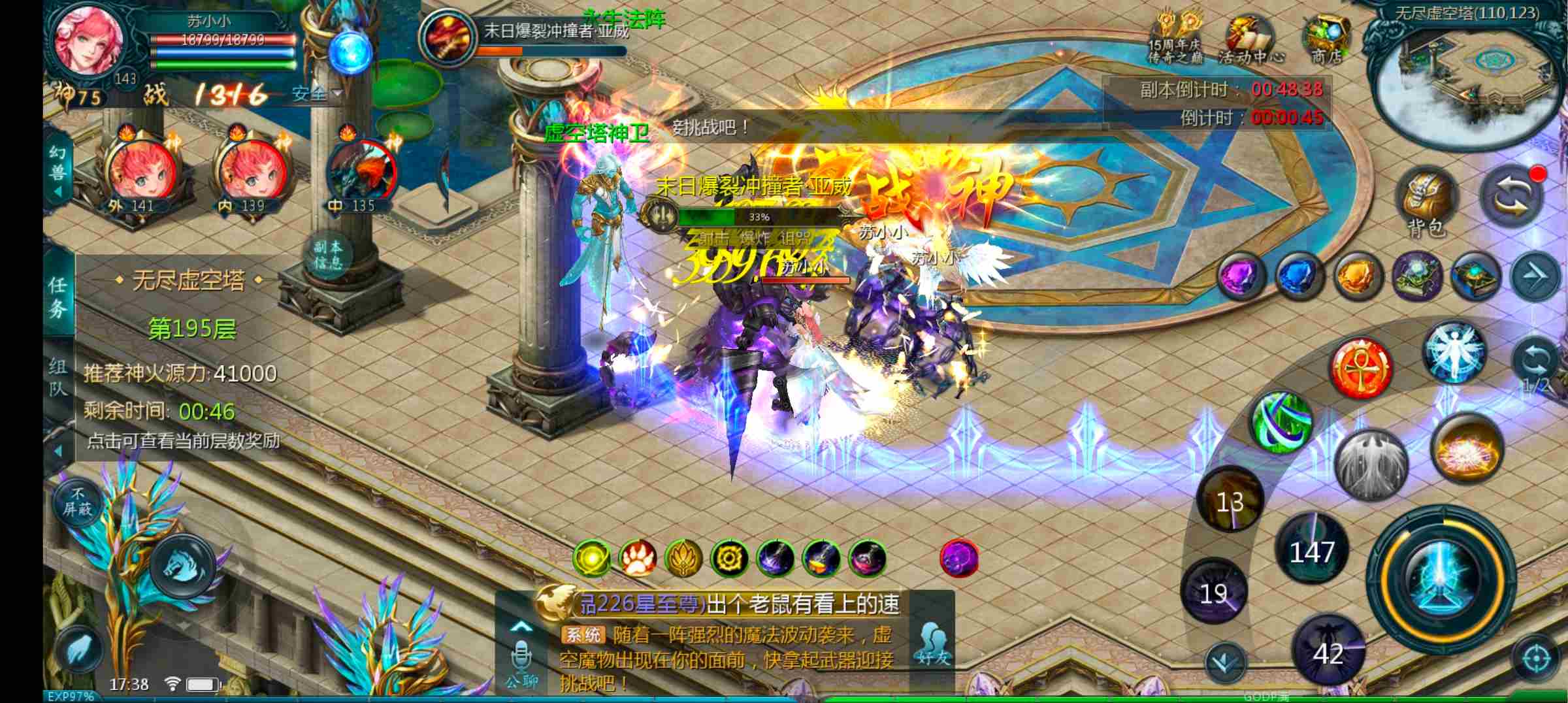The image size is (1568, 703).
Task: Activate the white angel wings skill
Action: 1453,351
